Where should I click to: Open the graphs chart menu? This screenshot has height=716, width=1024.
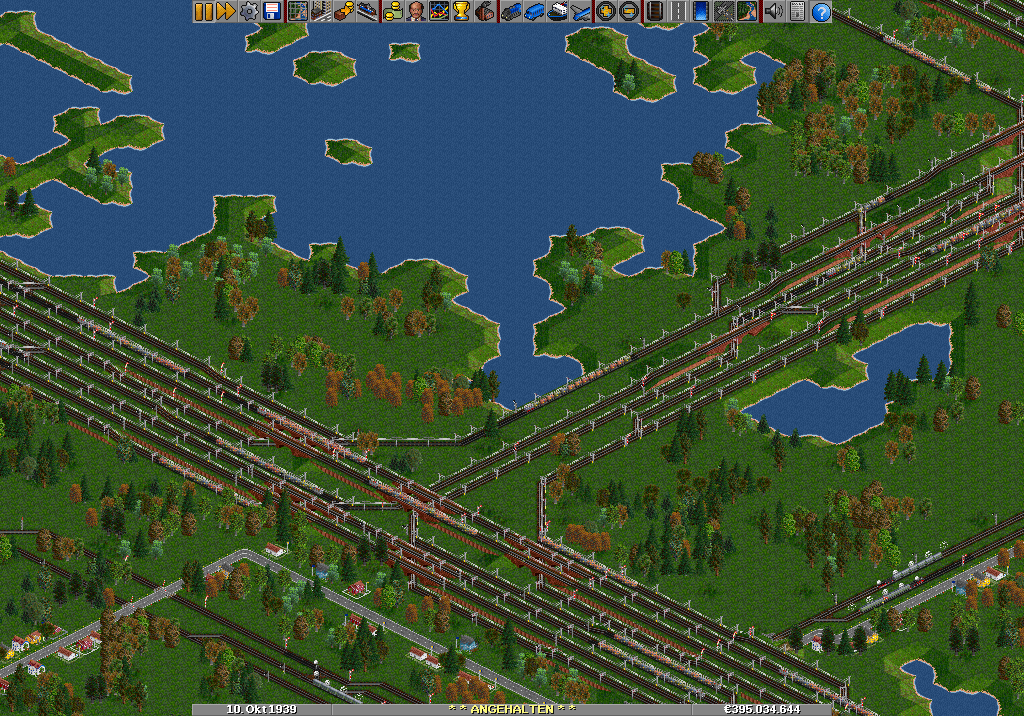439,11
